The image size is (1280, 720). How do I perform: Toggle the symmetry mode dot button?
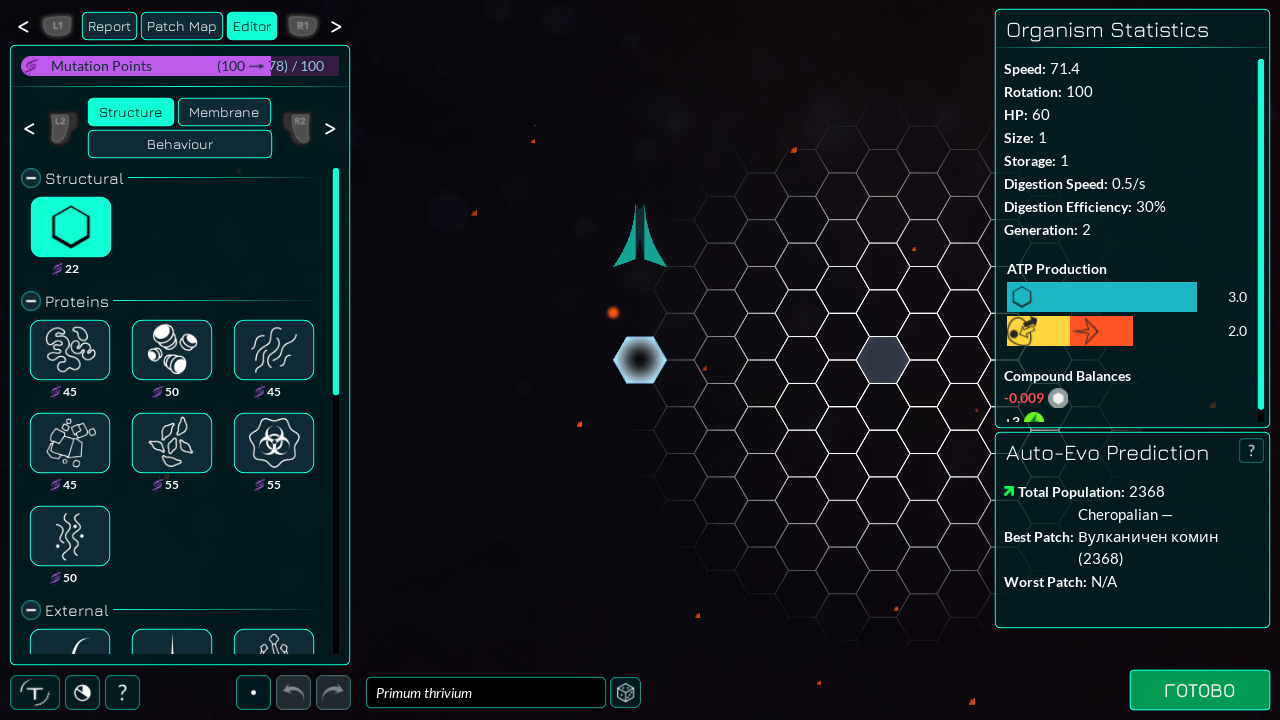tap(253, 692)
